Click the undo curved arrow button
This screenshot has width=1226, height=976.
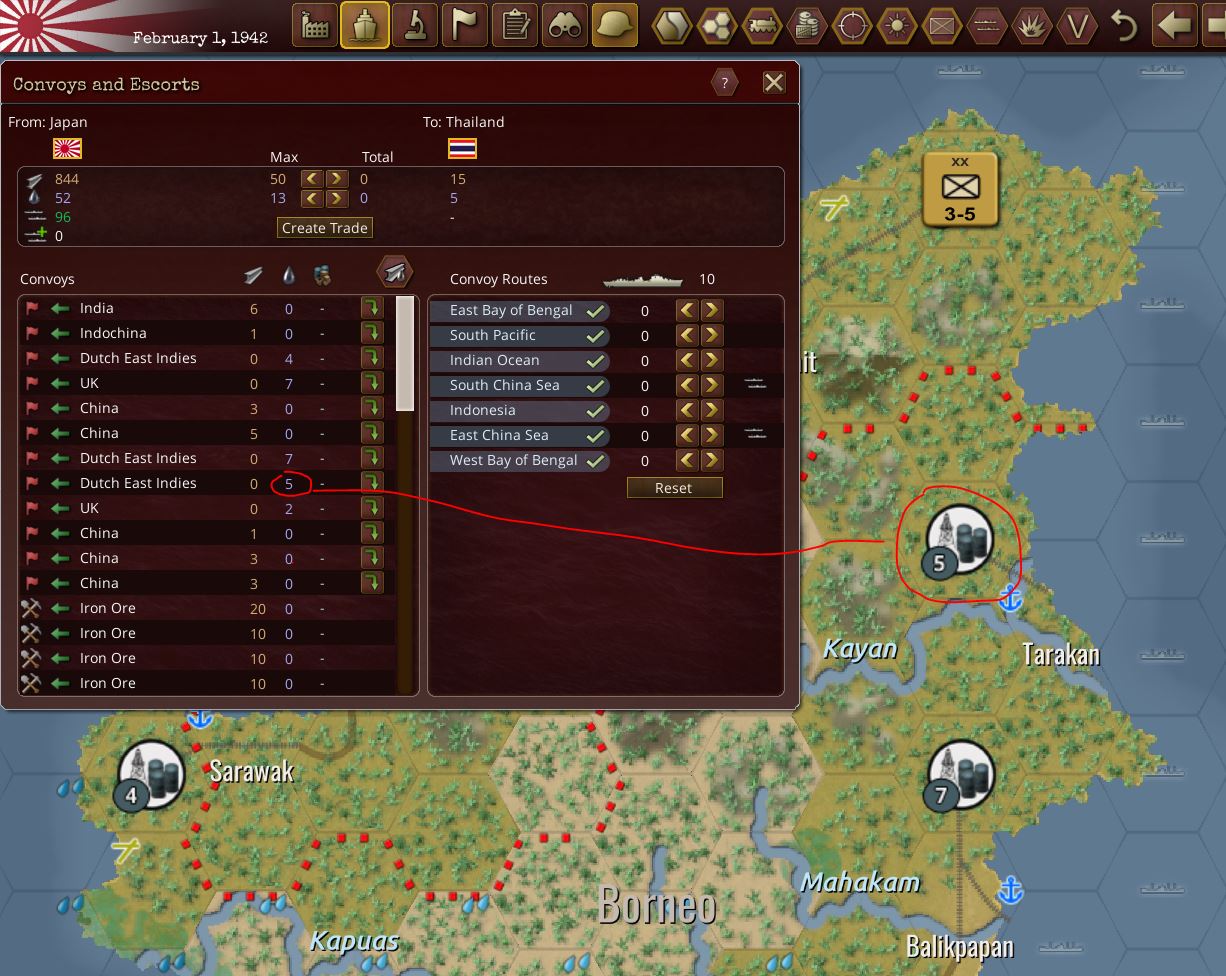(x=1124, y=26)
